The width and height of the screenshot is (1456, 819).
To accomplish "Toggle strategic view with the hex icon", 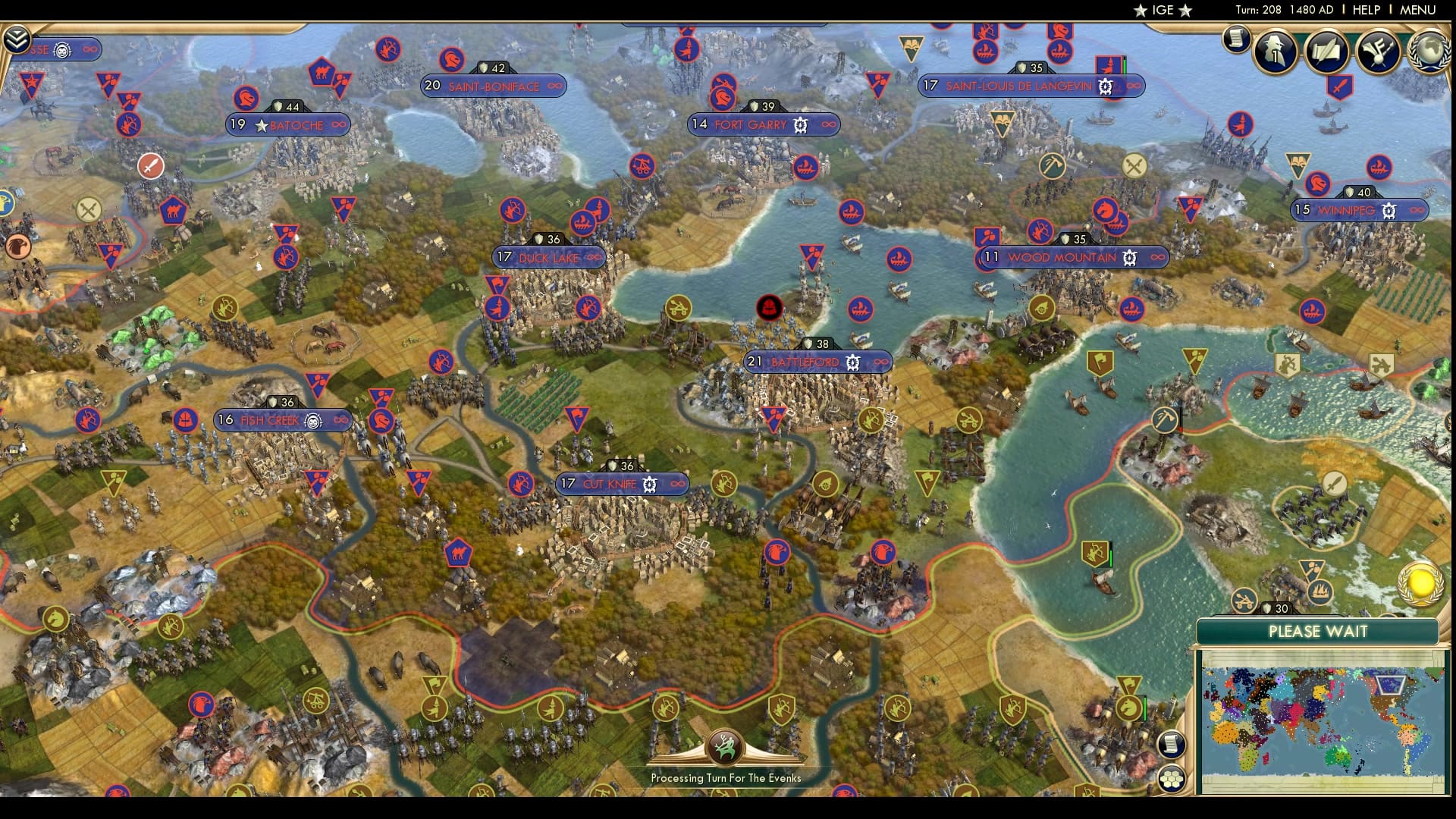I will click(1172, 777).
